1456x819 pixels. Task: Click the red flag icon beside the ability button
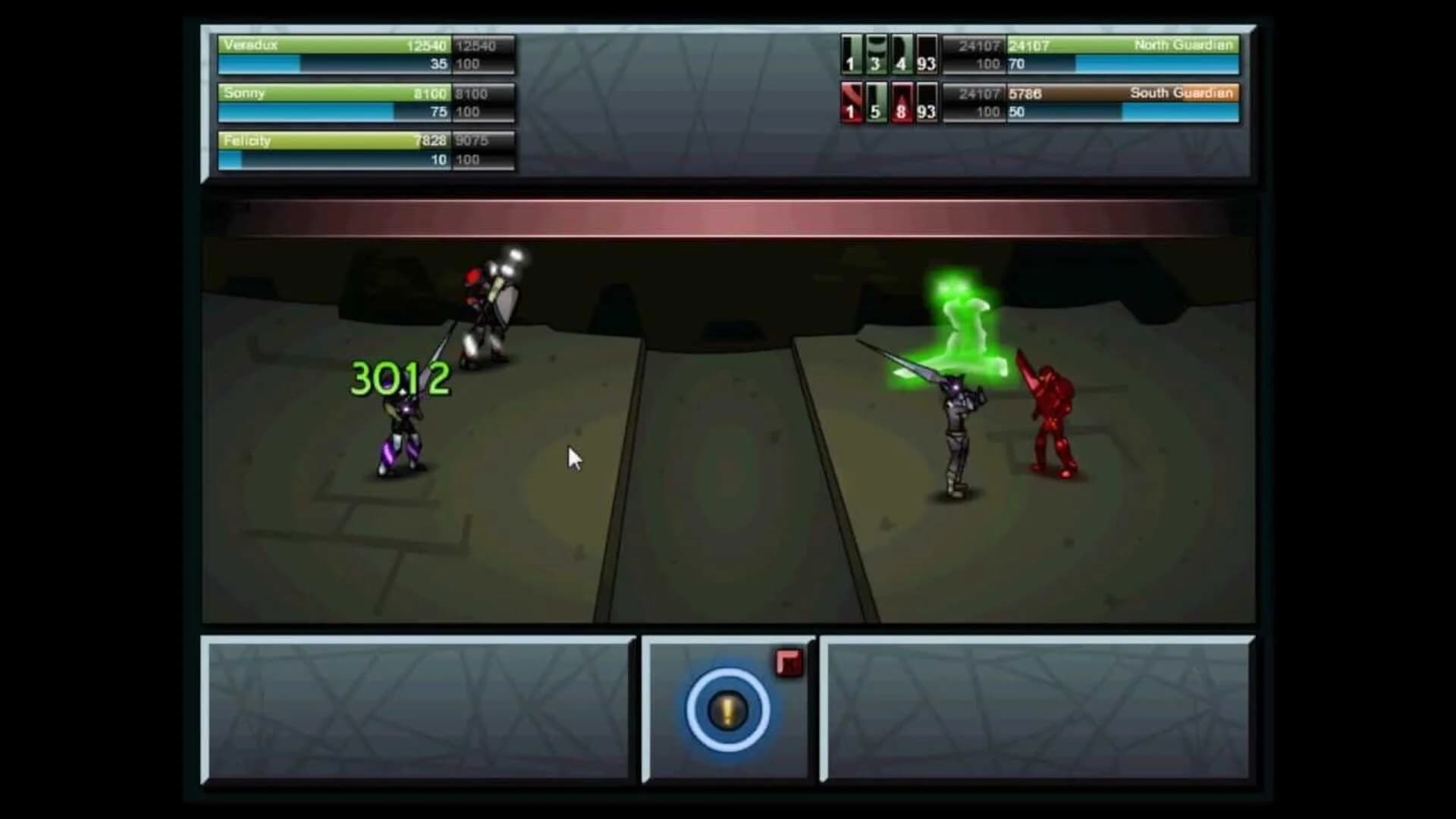coord(789,661)
